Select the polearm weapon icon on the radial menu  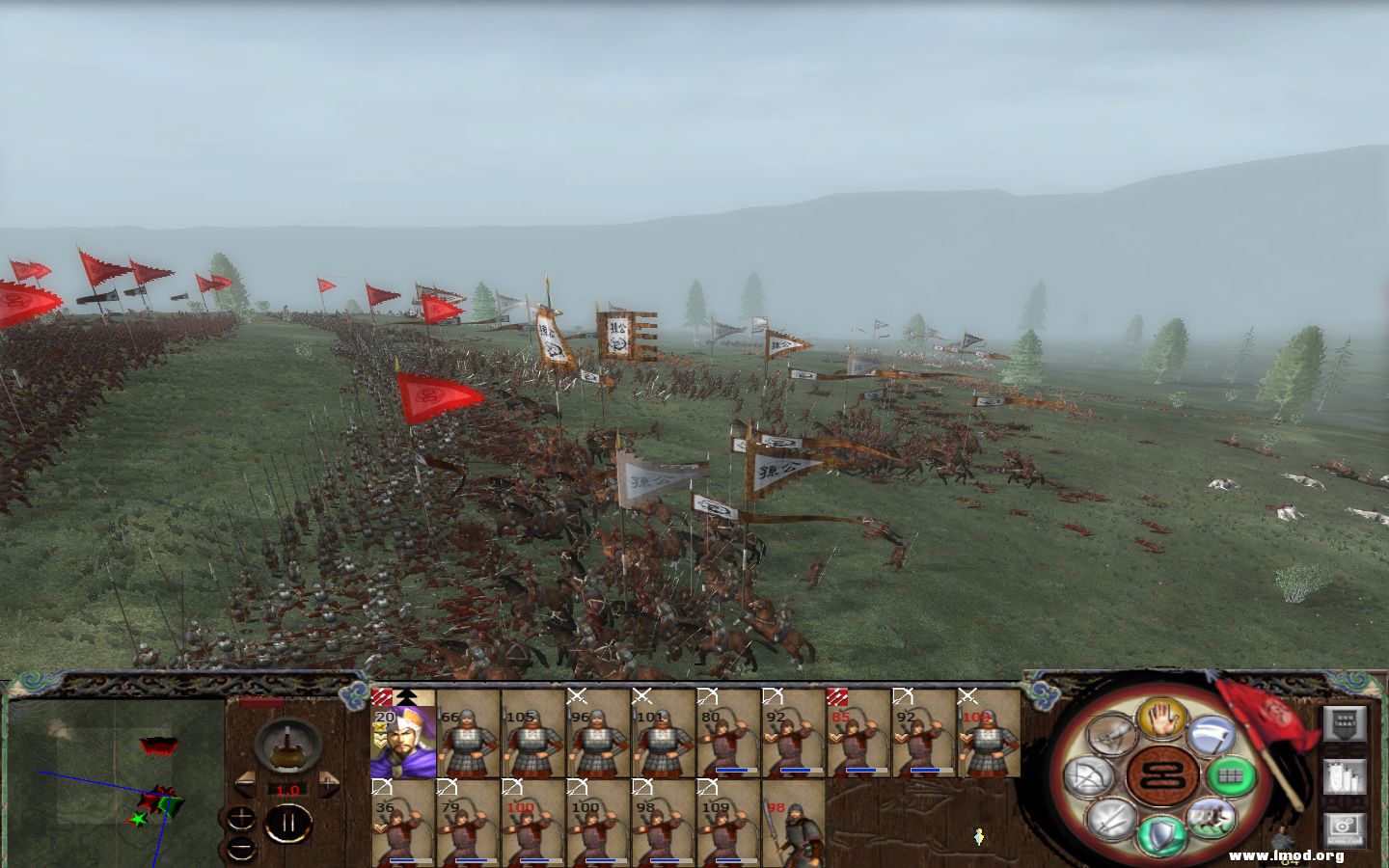point(1110,733)
